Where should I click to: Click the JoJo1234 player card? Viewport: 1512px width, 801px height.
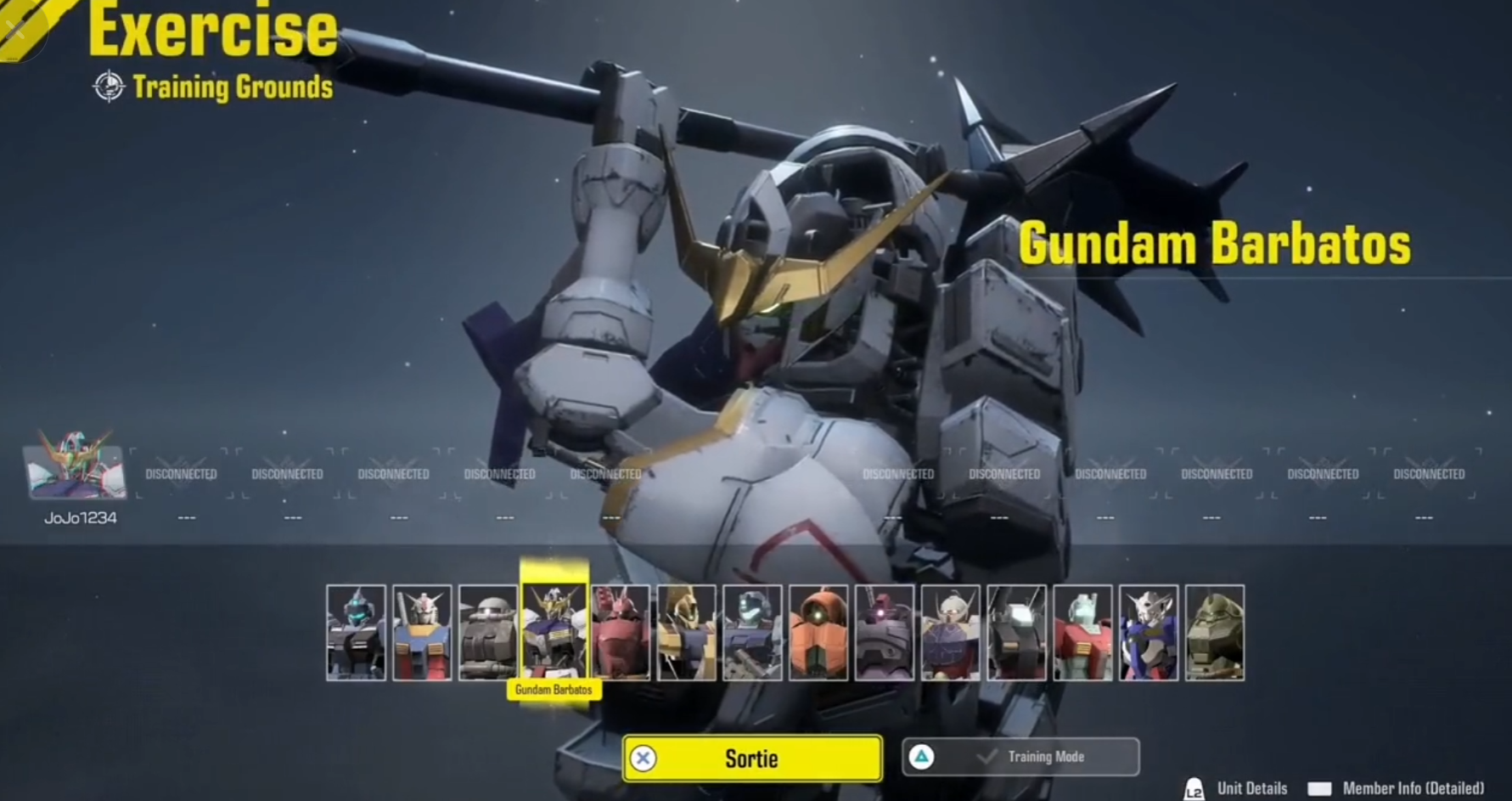pyautogui.click(x=76, y=474)
